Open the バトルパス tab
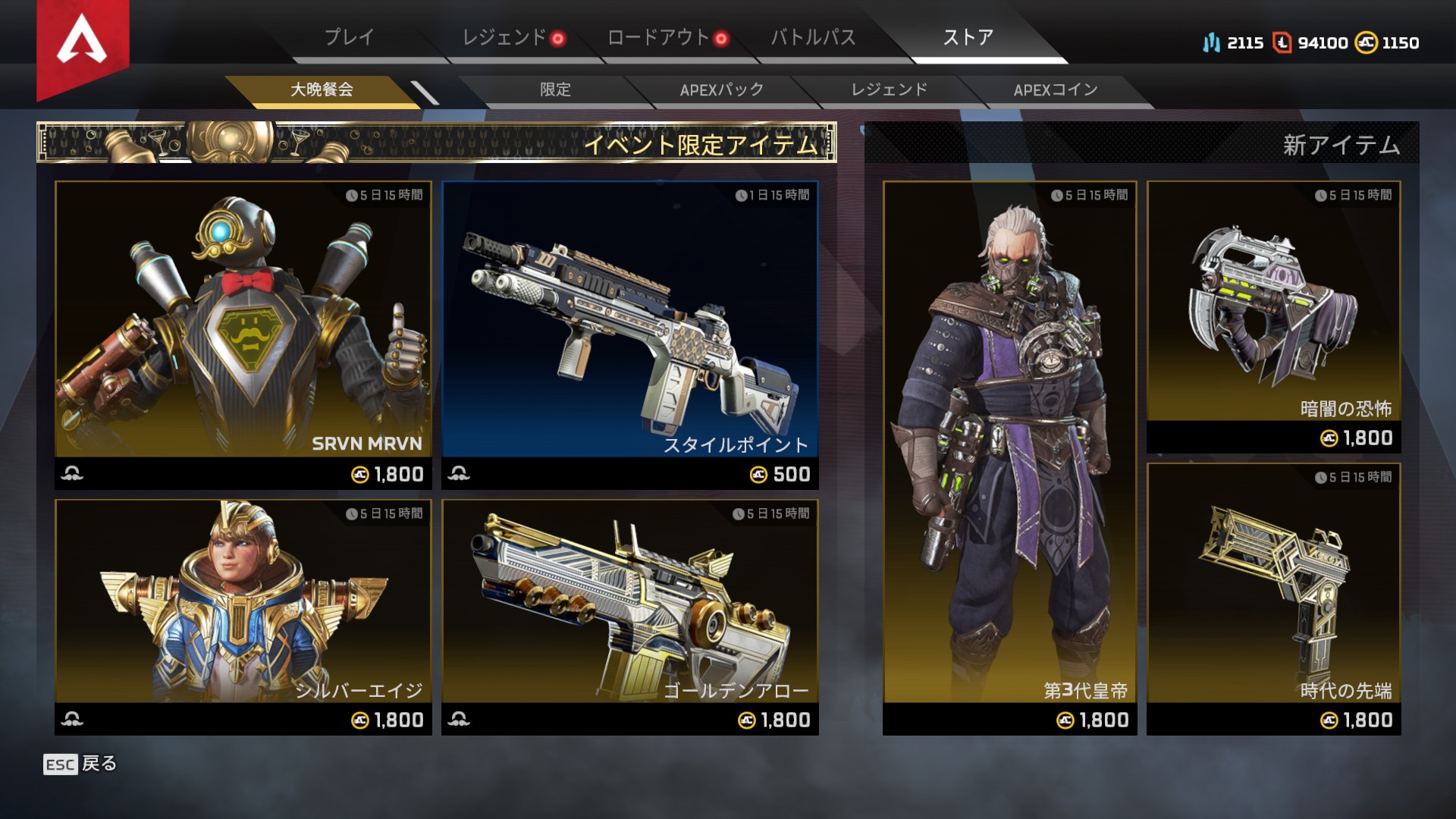Screen dimensions: 1456x819 (813, 37)
